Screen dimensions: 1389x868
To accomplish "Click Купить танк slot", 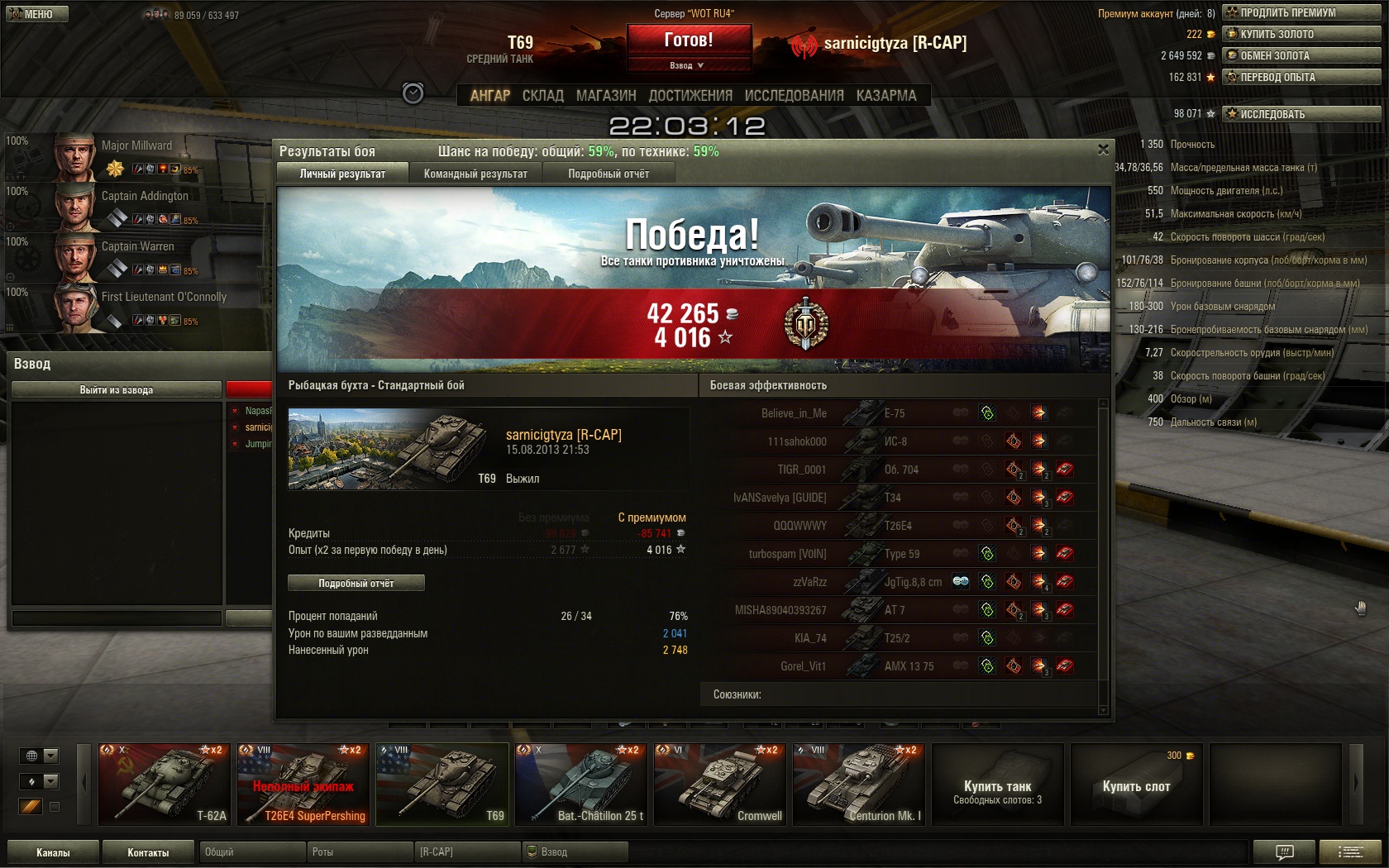I will 997,784.
